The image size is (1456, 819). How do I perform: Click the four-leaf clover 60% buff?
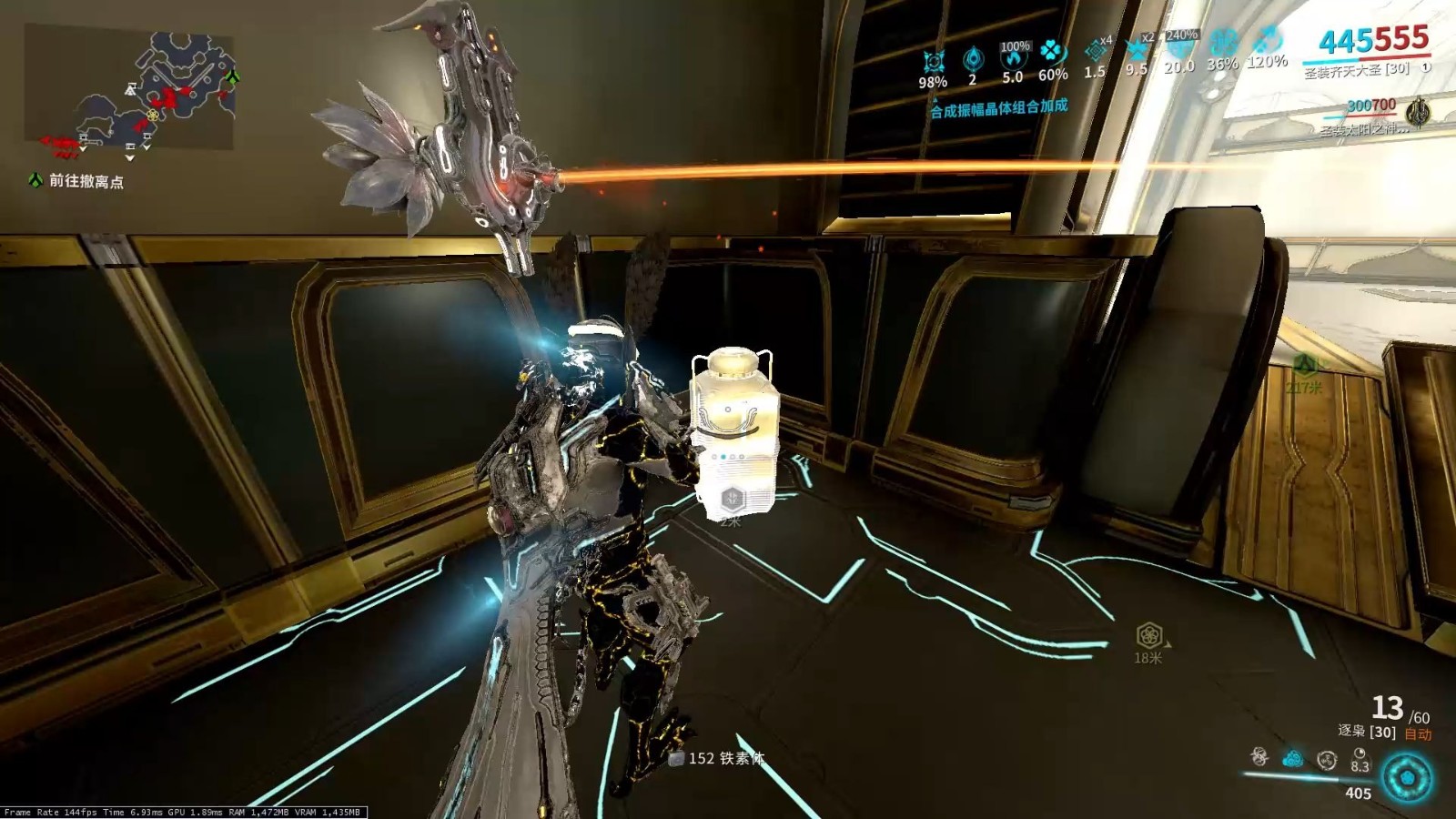pos(1052,54)
